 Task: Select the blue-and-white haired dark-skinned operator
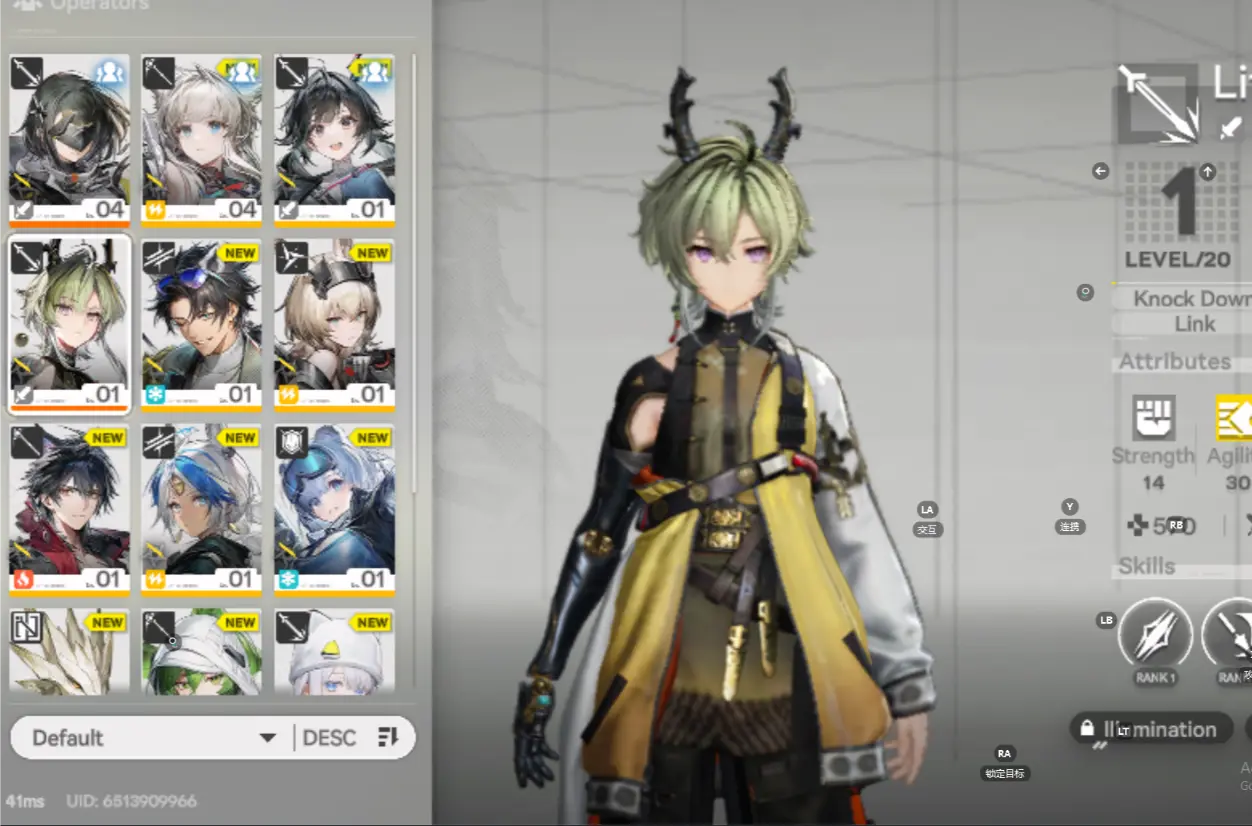point(201,510)
